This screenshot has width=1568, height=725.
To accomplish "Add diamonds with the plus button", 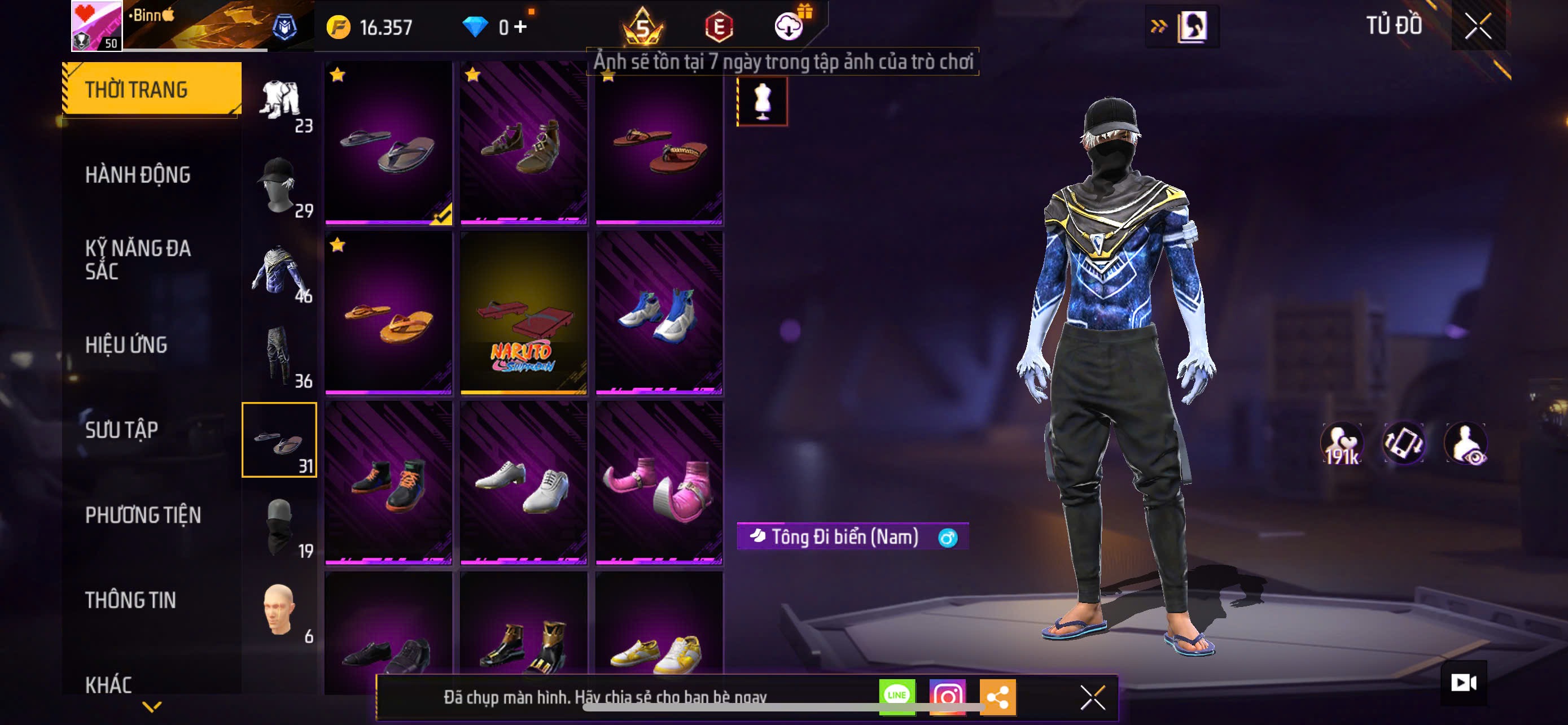I will tap(520, 27).
